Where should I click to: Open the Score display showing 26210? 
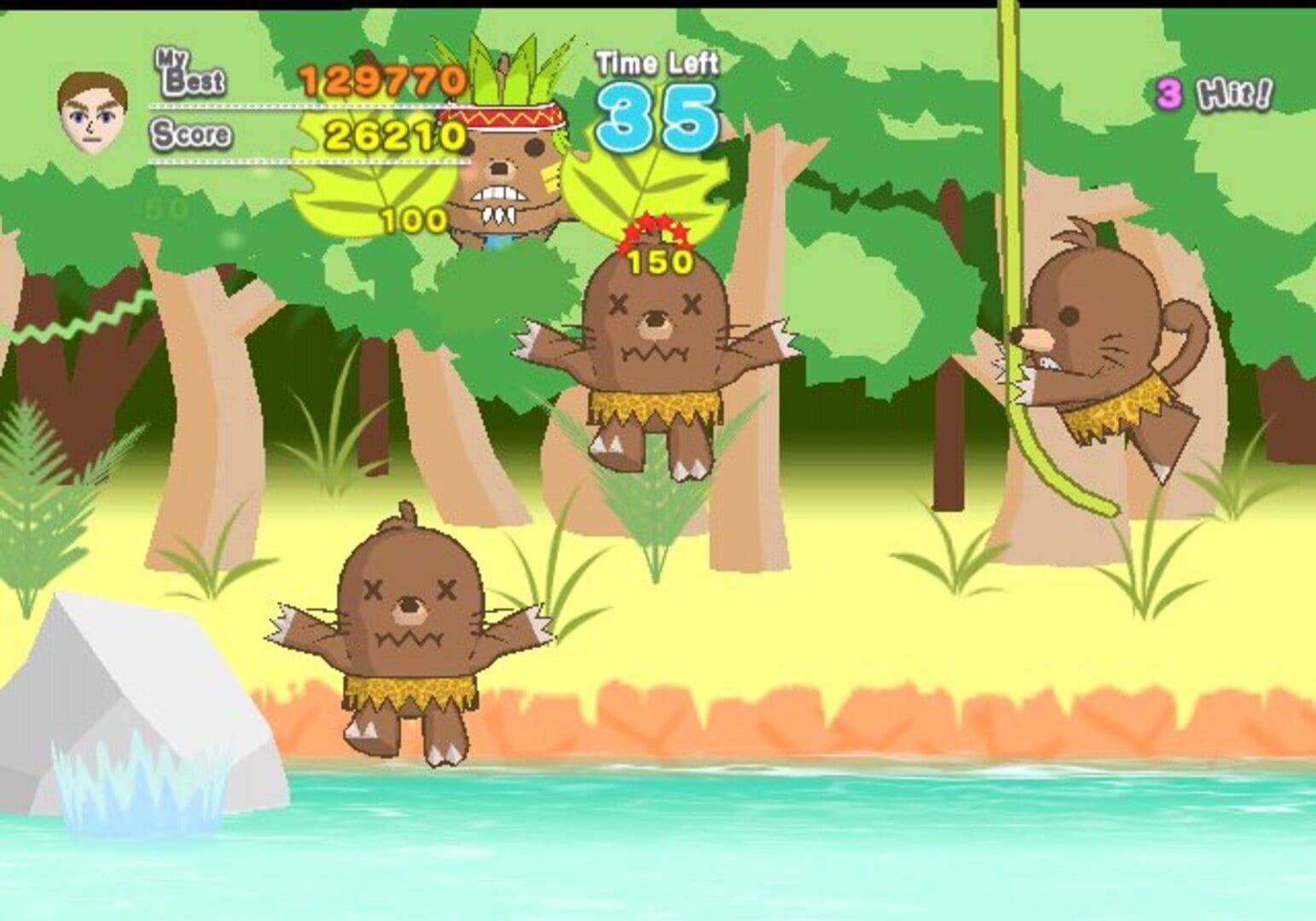pos(397,135)
